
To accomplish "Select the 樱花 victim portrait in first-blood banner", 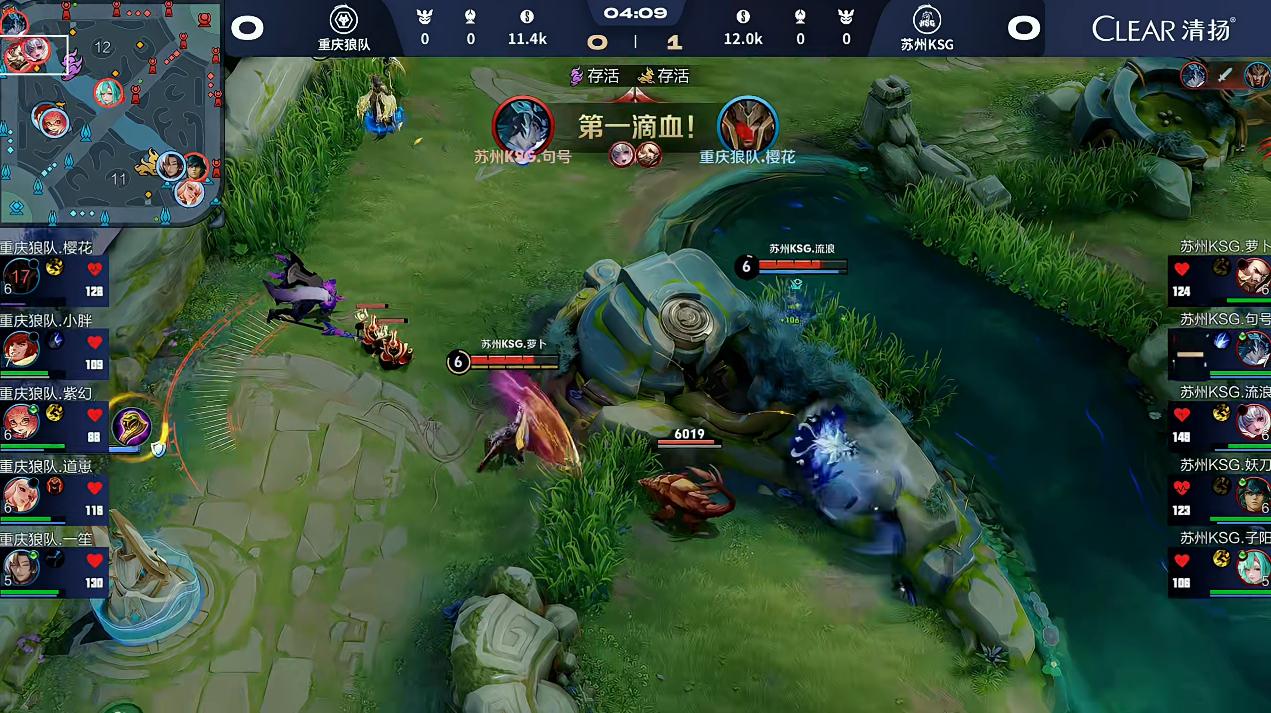I will 747,126.
